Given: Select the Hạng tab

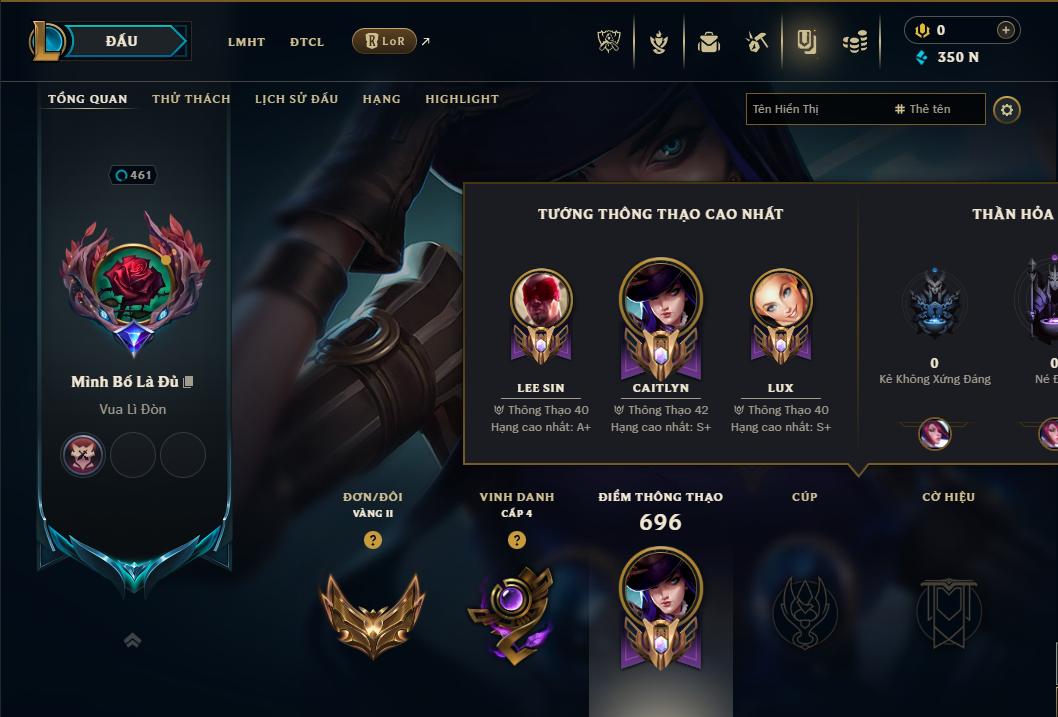Looking at the screenshot, I should point(381,99).
